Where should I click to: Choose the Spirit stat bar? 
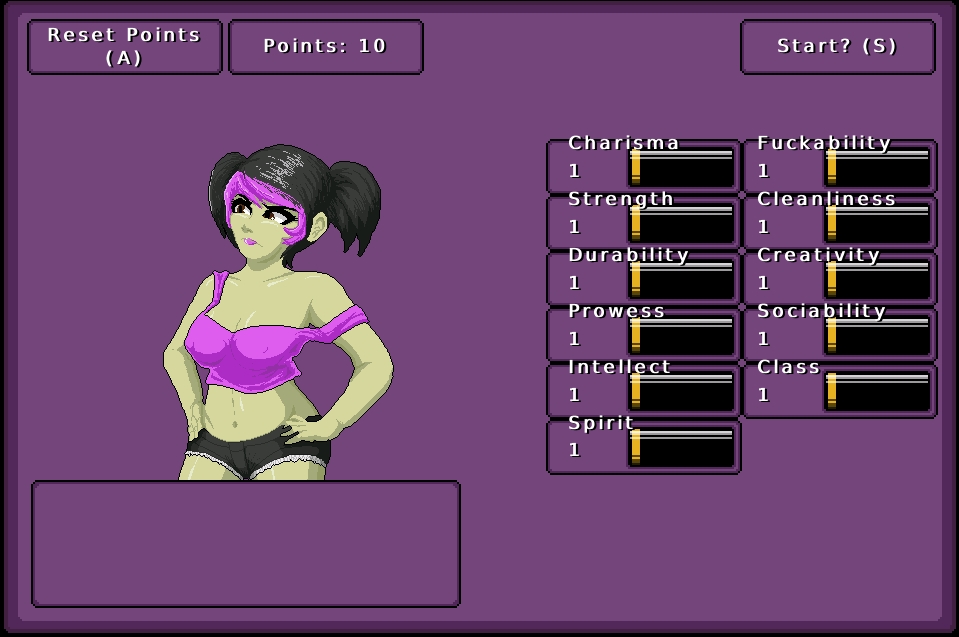point(682,448)
